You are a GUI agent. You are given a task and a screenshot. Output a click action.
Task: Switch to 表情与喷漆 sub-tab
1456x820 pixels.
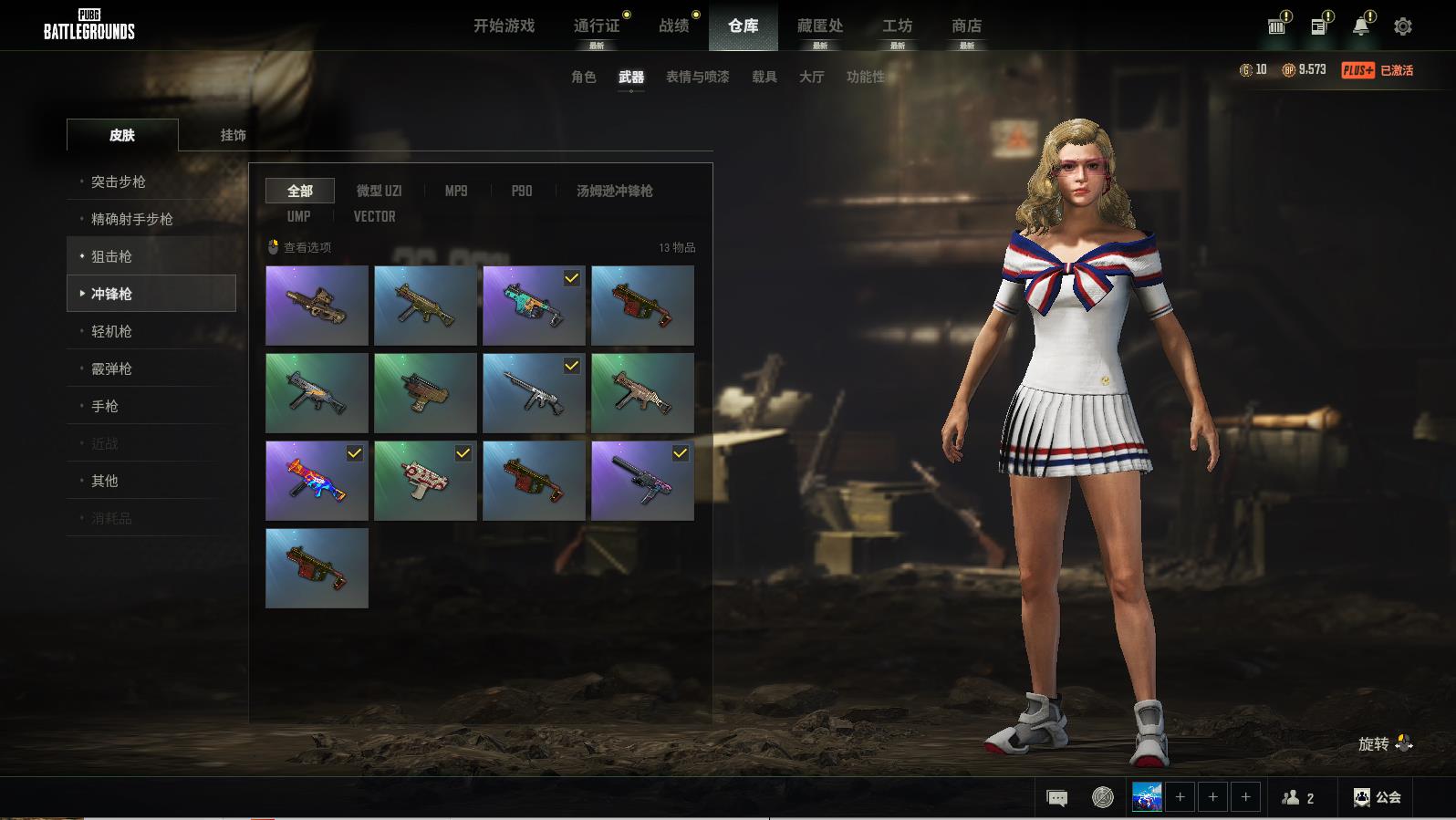click(x=697, y=77)
